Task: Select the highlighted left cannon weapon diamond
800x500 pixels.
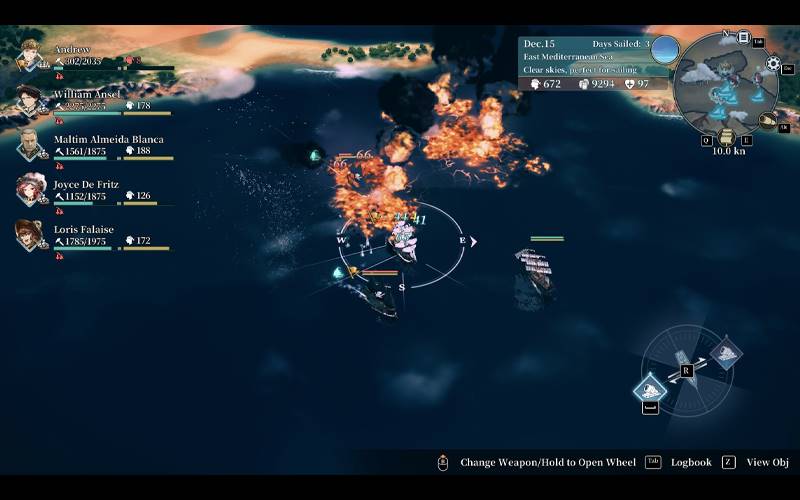Action: 651,387
